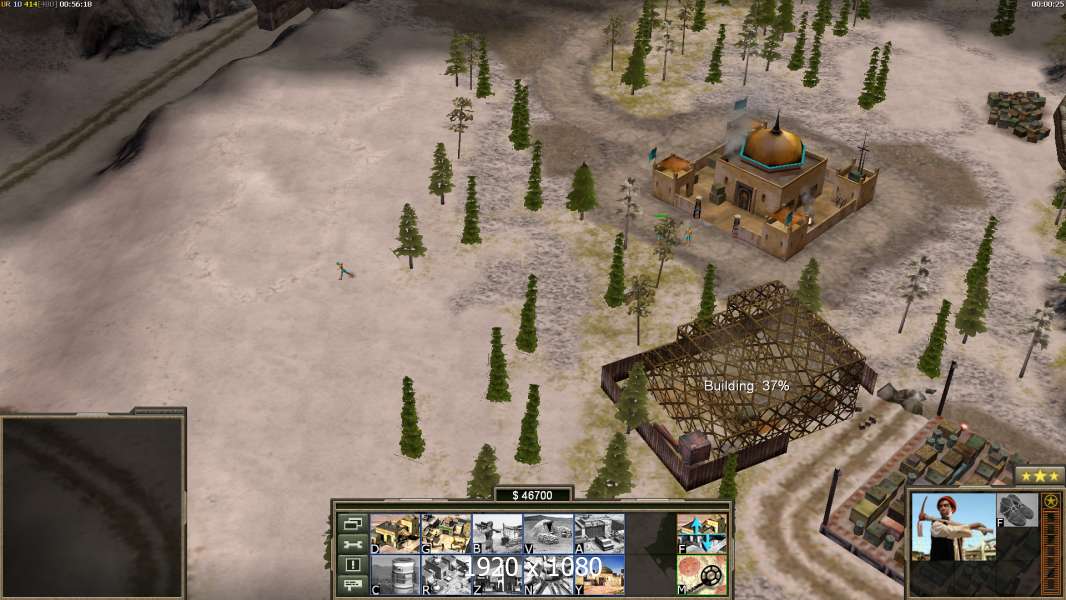The width and height of the screenshot is (1066, 600).
Task: Select the cylindrical tower icon marked C
Action: click(395, 574)
